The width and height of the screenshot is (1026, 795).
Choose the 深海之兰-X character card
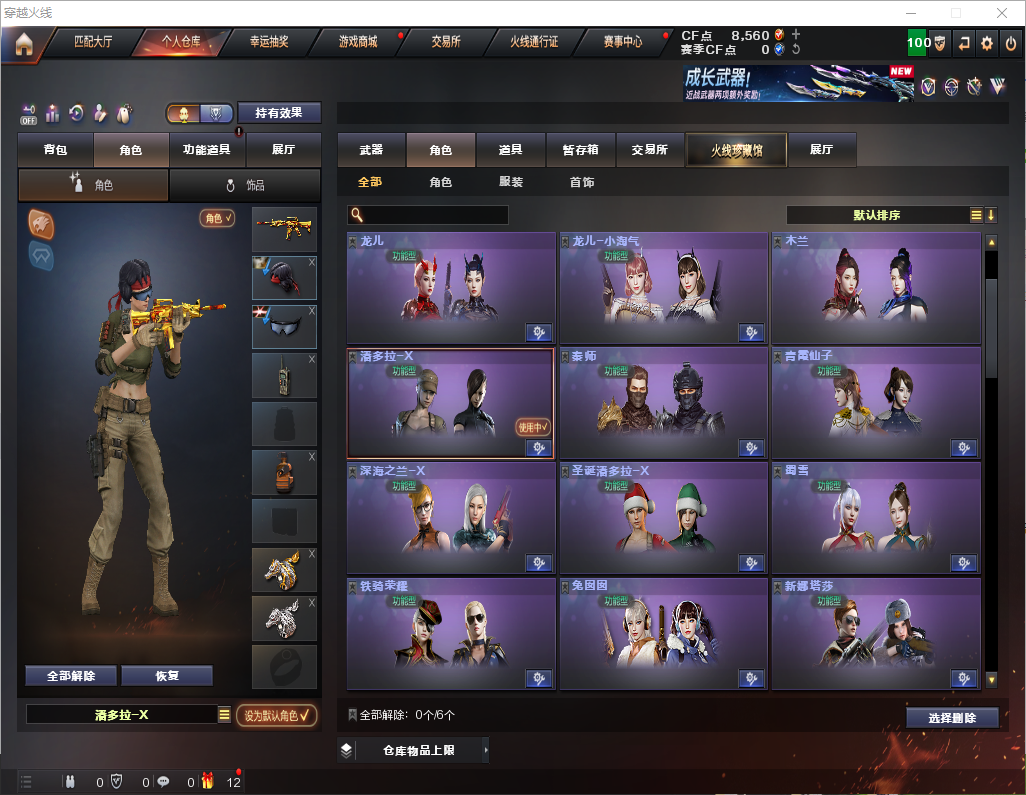pyautogui.click(x=450, y=518)
